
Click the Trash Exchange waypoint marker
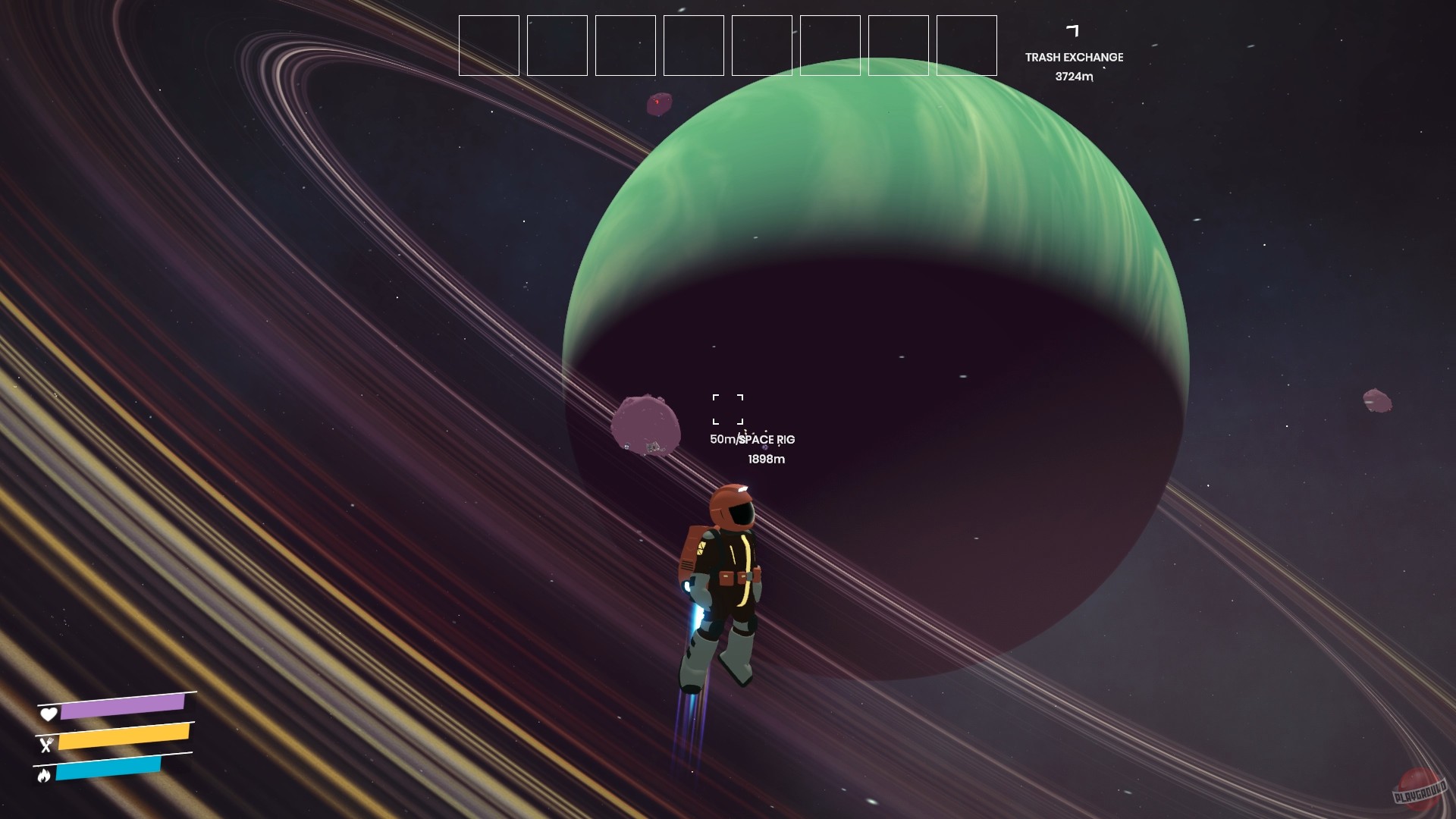point(1073,29)
